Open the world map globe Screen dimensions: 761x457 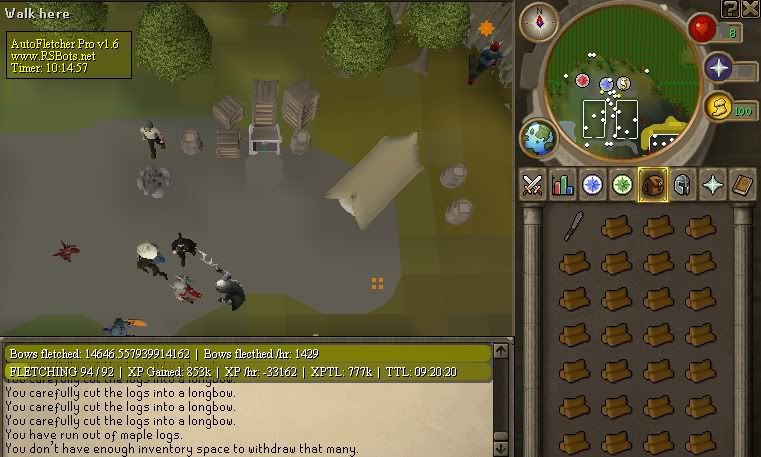538,138
